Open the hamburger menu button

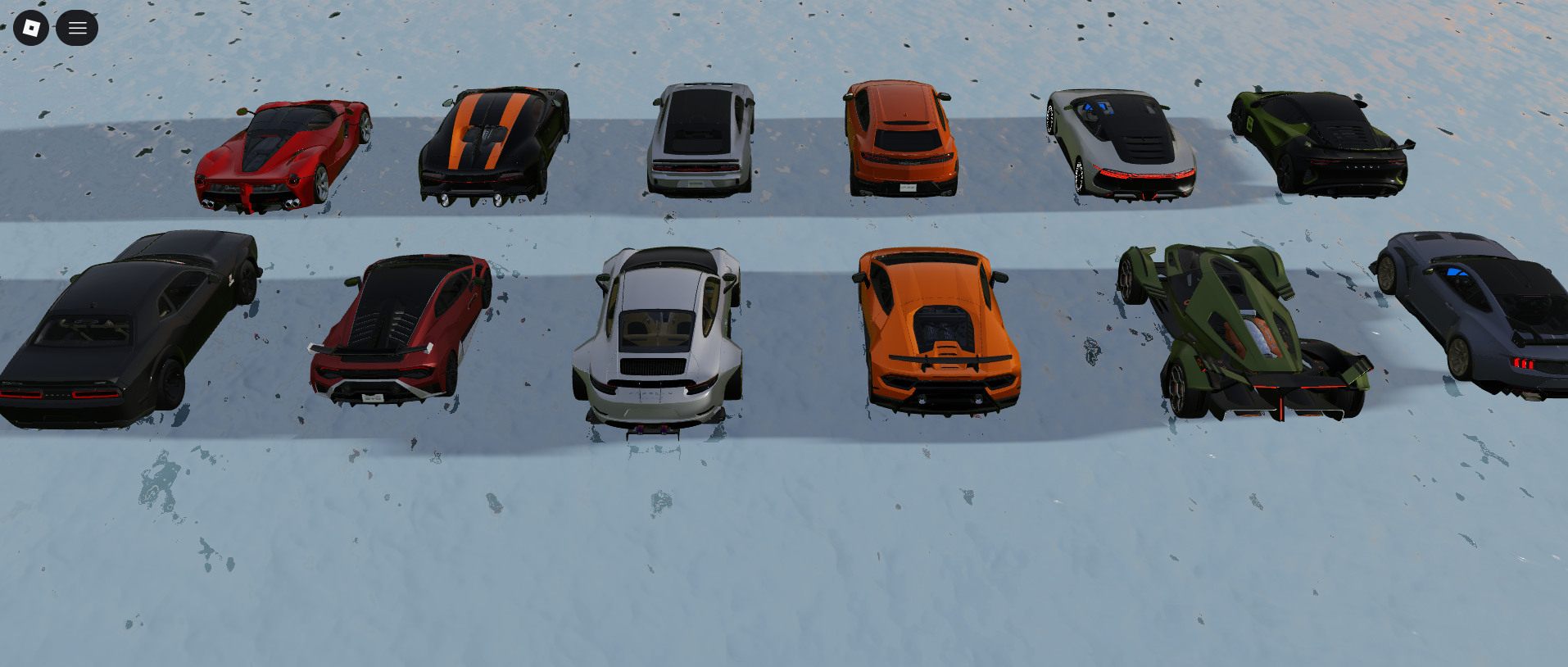point(77,28)
